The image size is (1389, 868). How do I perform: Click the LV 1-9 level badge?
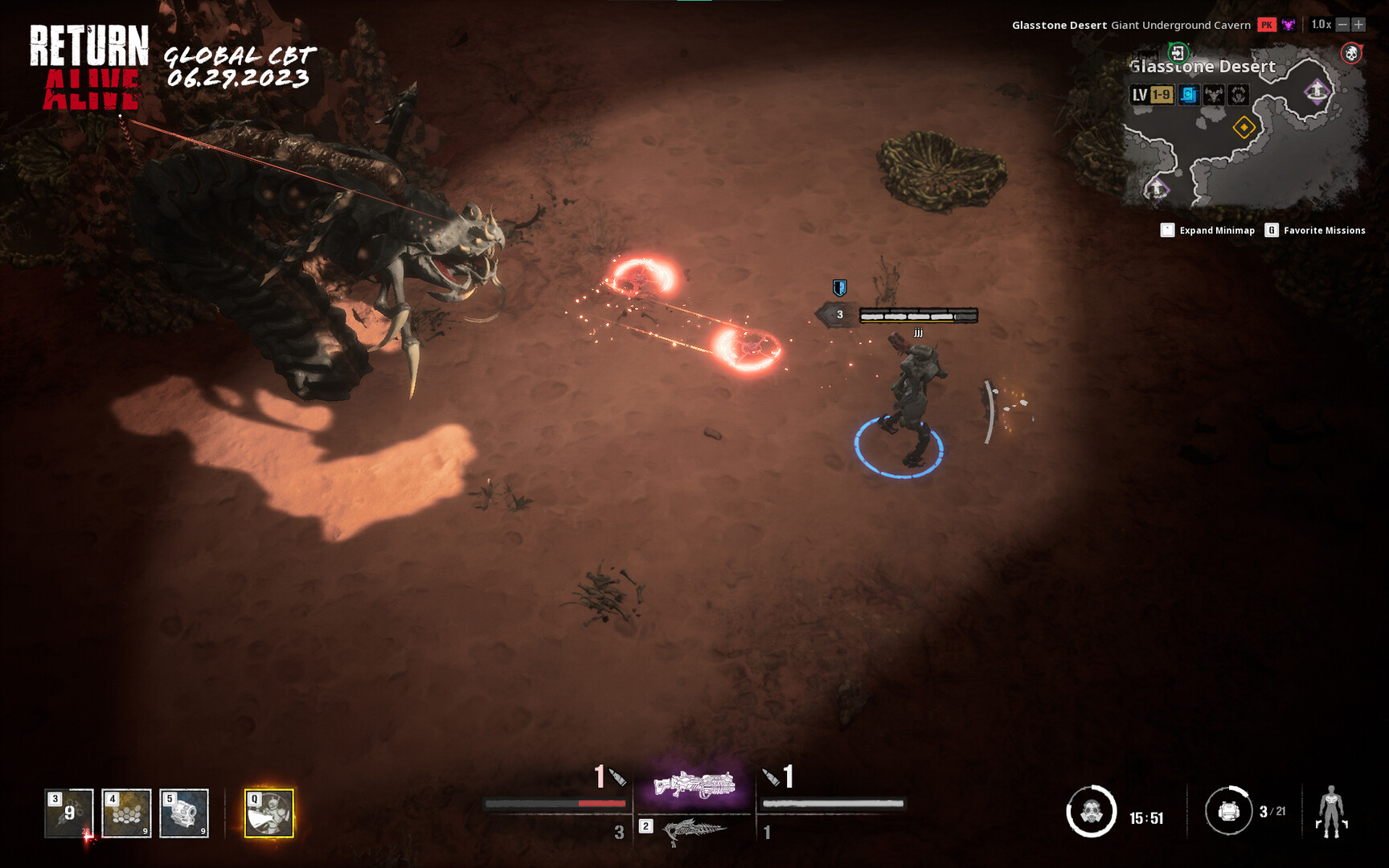[1151, 94]
